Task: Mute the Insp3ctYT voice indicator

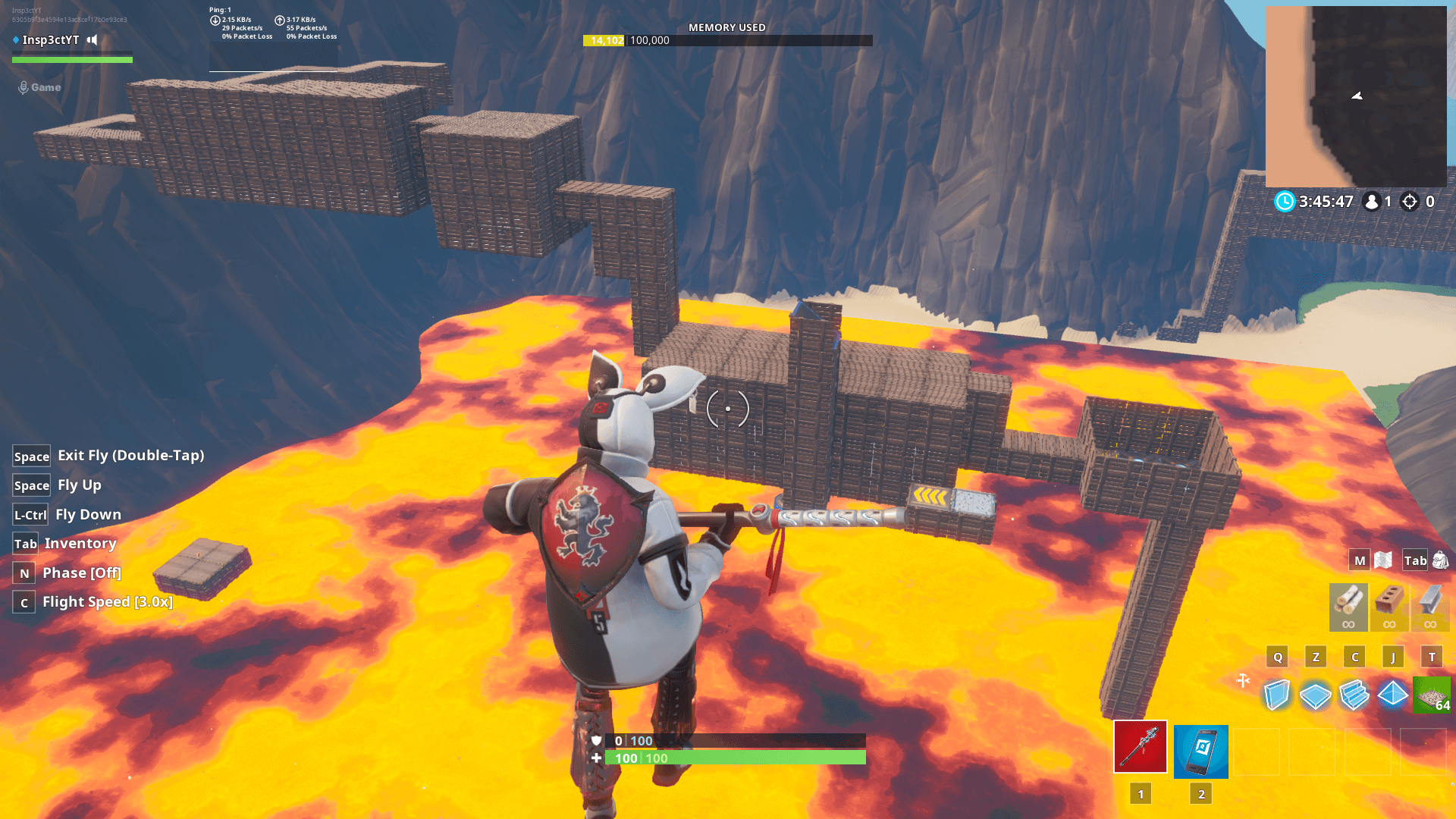Action: [x=92, y=40]
